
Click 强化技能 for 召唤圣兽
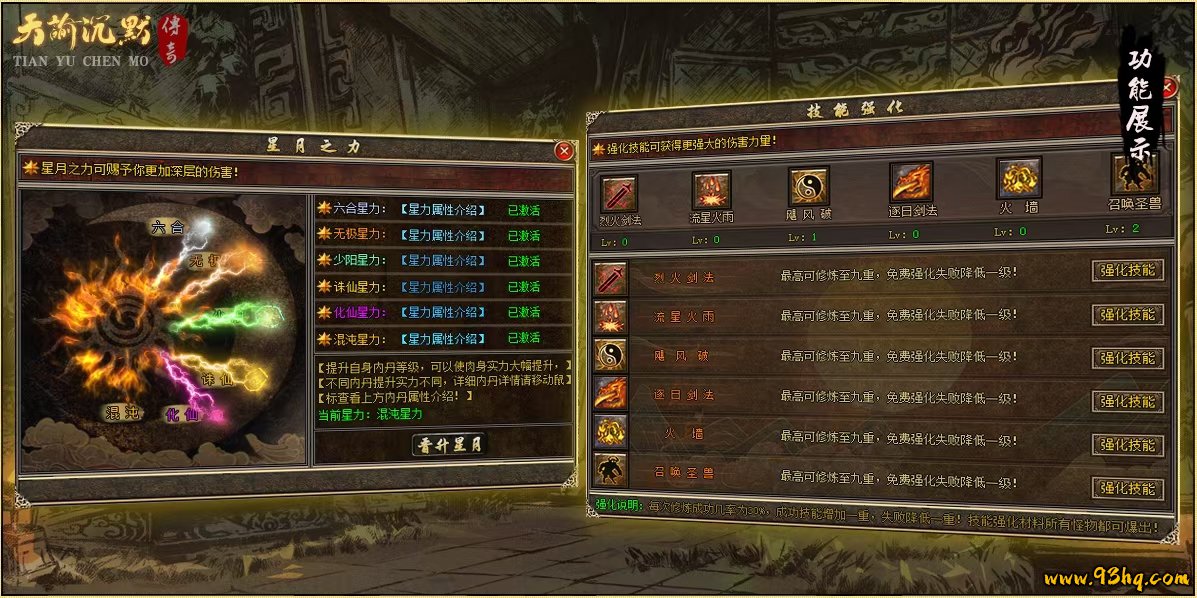tap(1127, 489)
